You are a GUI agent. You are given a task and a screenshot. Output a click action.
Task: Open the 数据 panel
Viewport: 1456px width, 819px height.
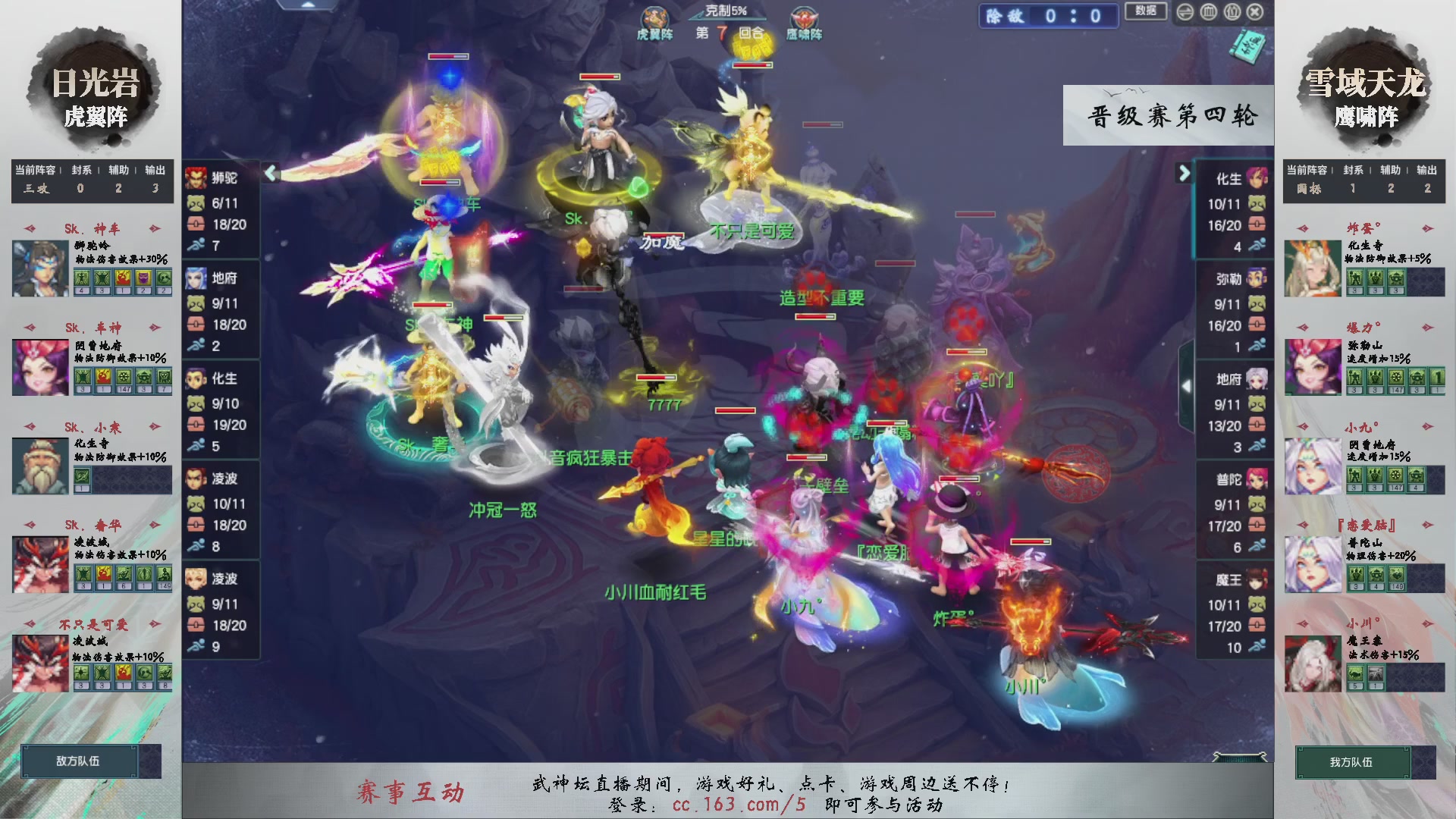pyautogui.click(x=1146, y=12)
